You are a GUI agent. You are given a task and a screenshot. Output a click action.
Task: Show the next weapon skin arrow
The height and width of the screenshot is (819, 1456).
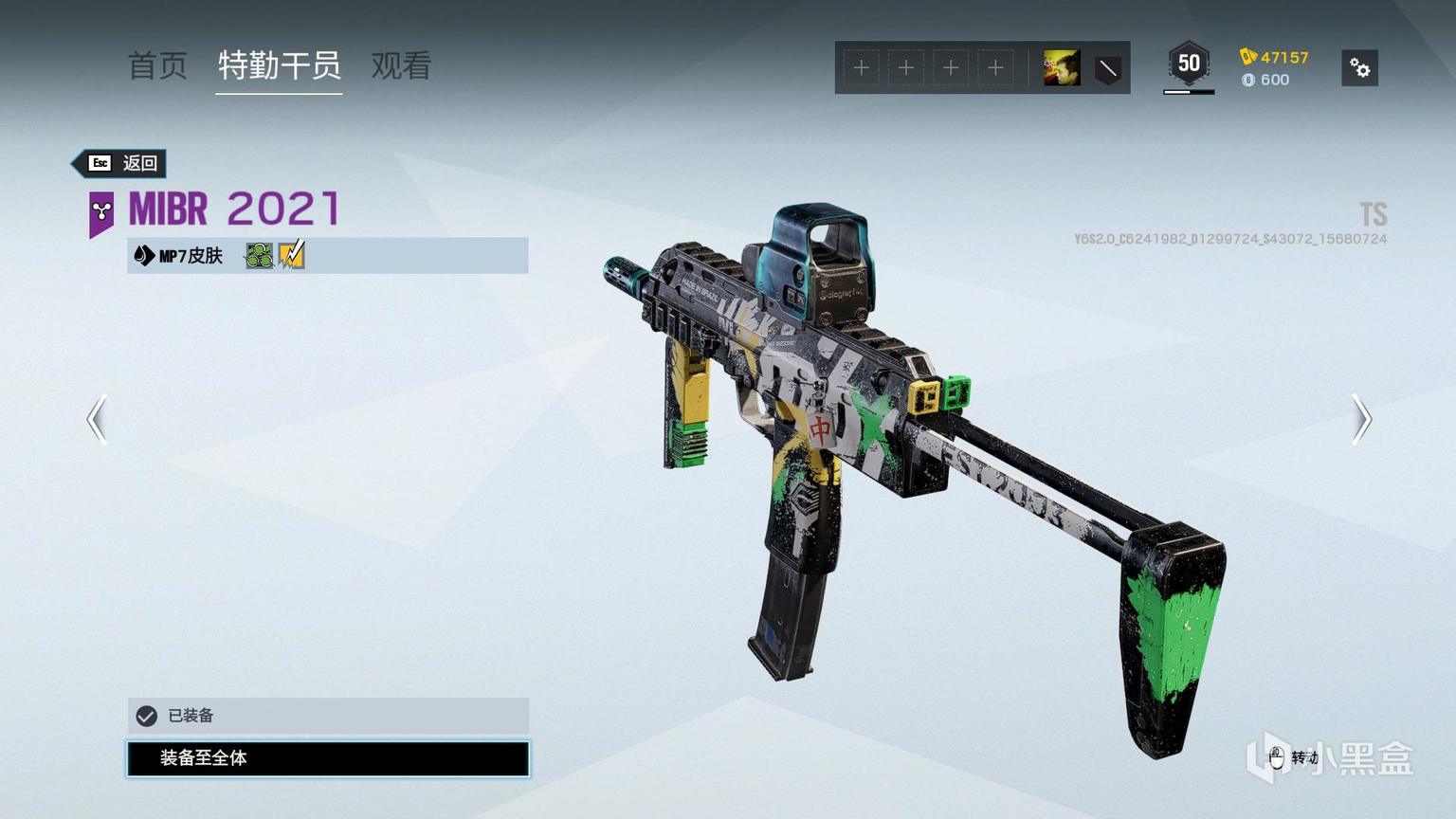(x=1361, y=419)
